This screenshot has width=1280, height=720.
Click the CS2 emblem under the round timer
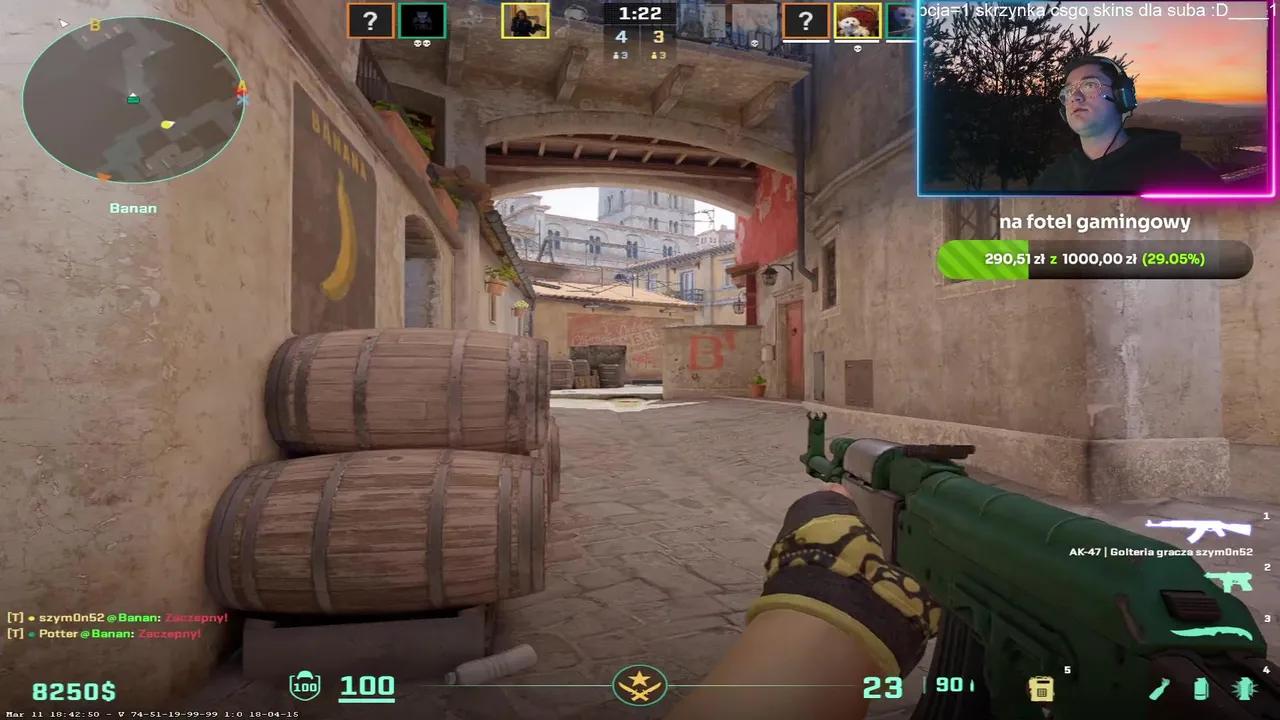pos(640,685)
